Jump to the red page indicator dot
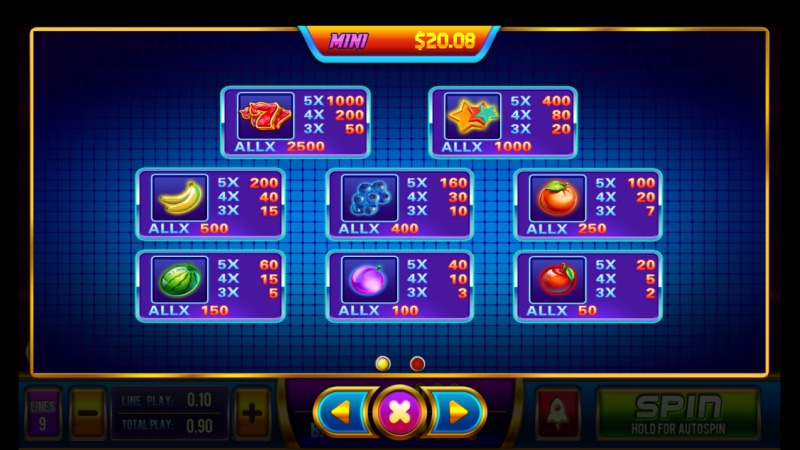Image resolution: width=800 pixels, height=450 pixels. pyautogui.click(x=418, y=363)
